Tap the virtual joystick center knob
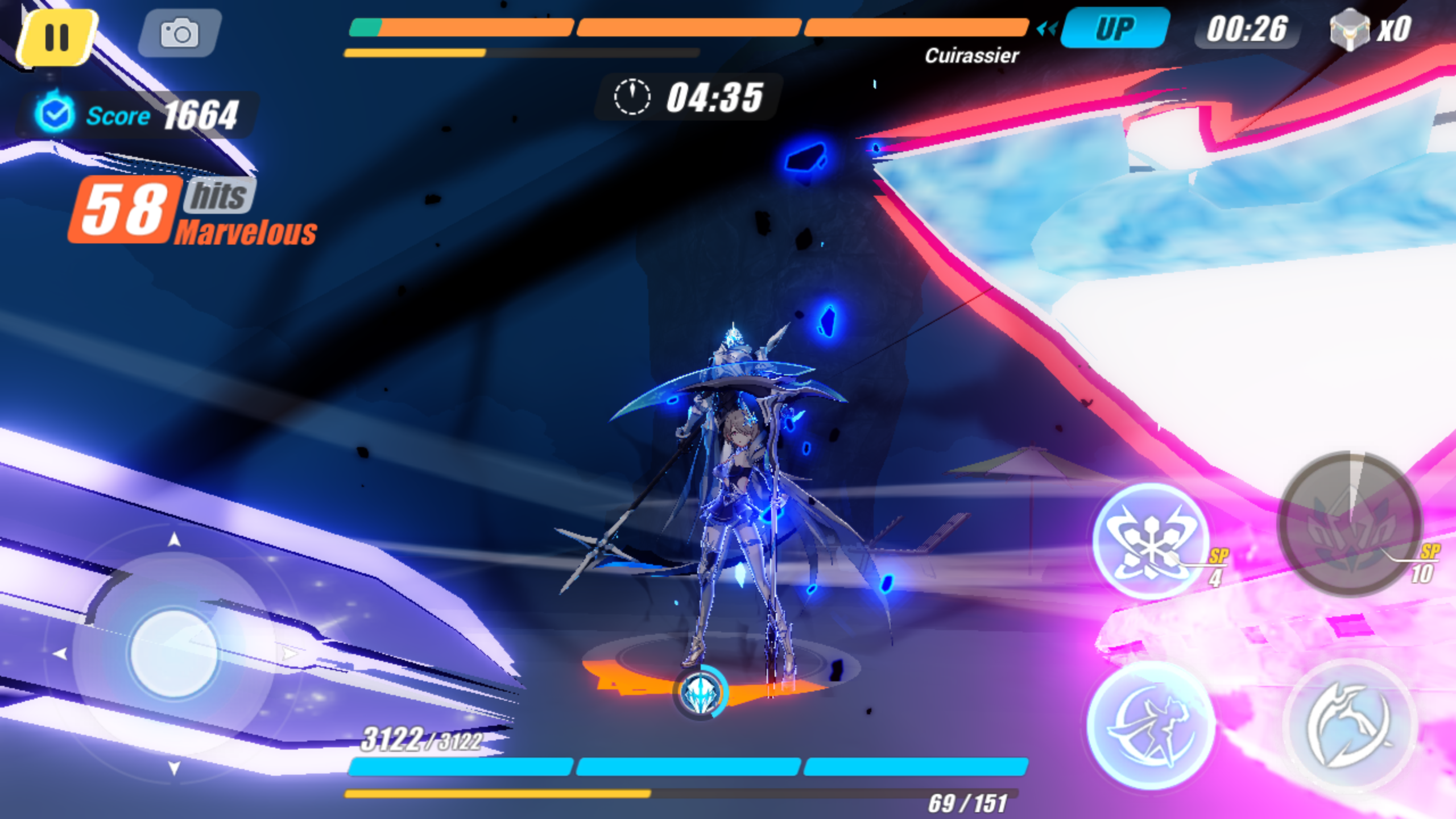1456x819 pixels. tap(174, 653)
